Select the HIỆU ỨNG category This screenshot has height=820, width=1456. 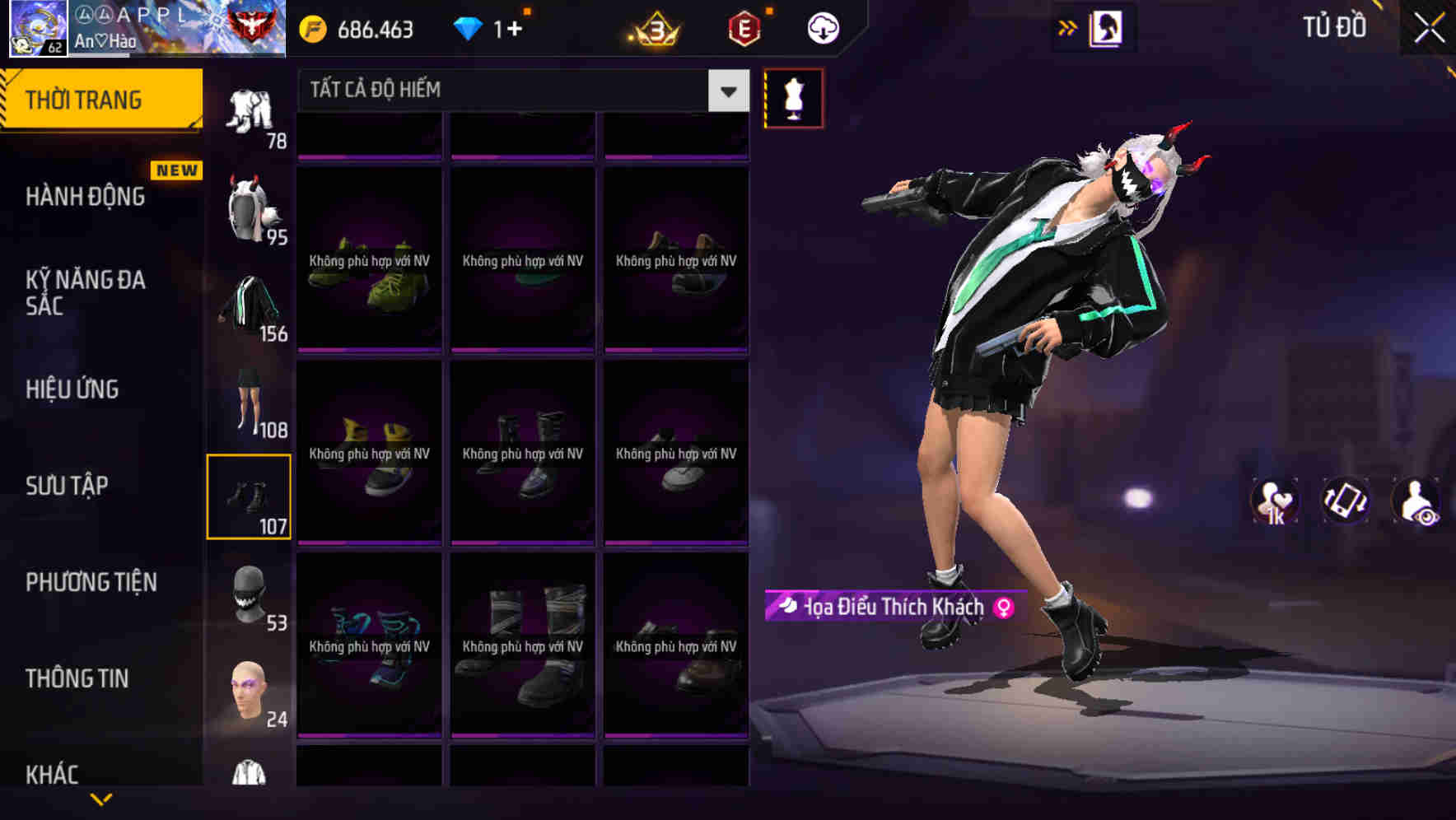[x=74, y=389]
